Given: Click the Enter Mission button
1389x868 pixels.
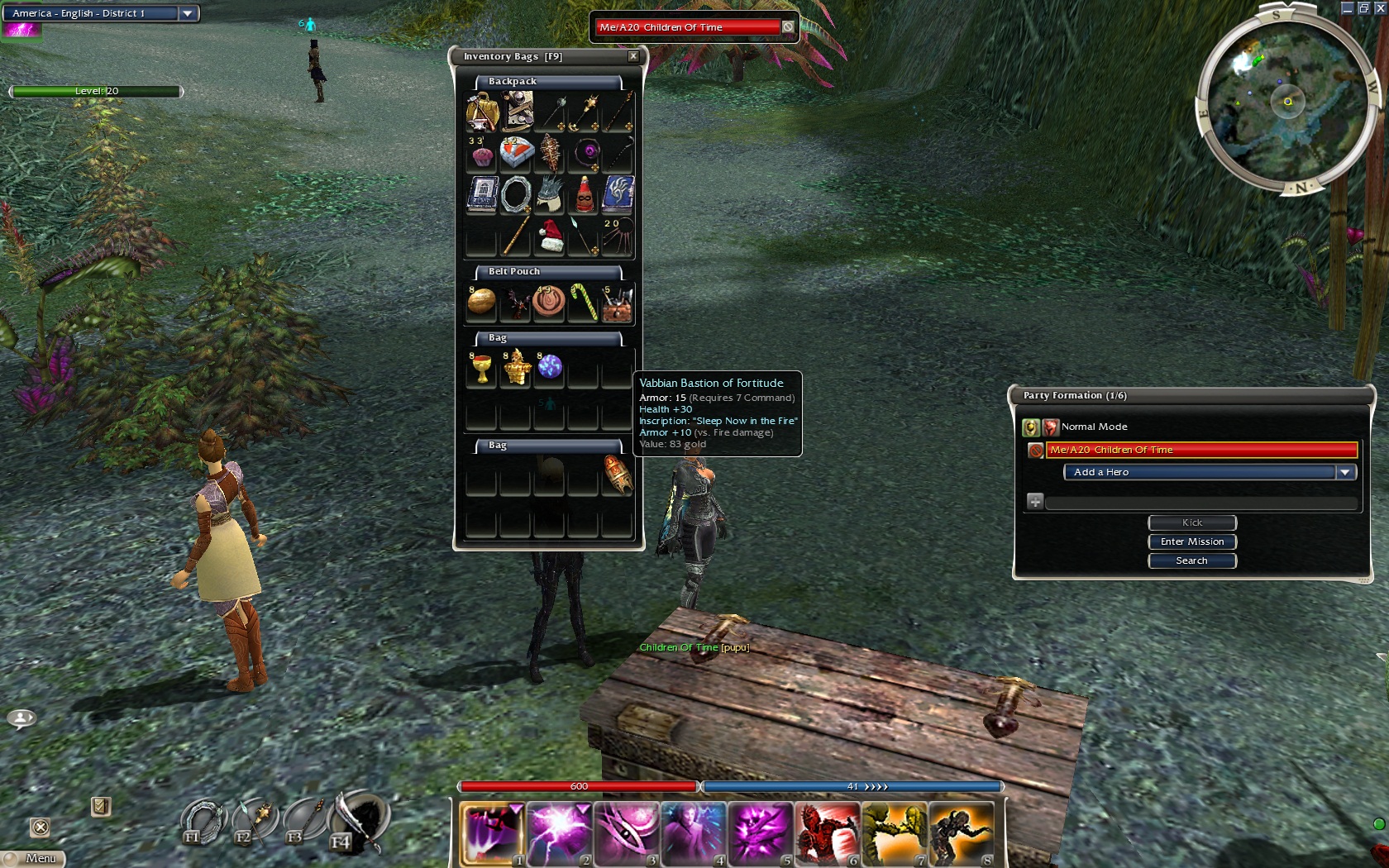Looking at the screenshot, I should click(x=1191, y=541).
